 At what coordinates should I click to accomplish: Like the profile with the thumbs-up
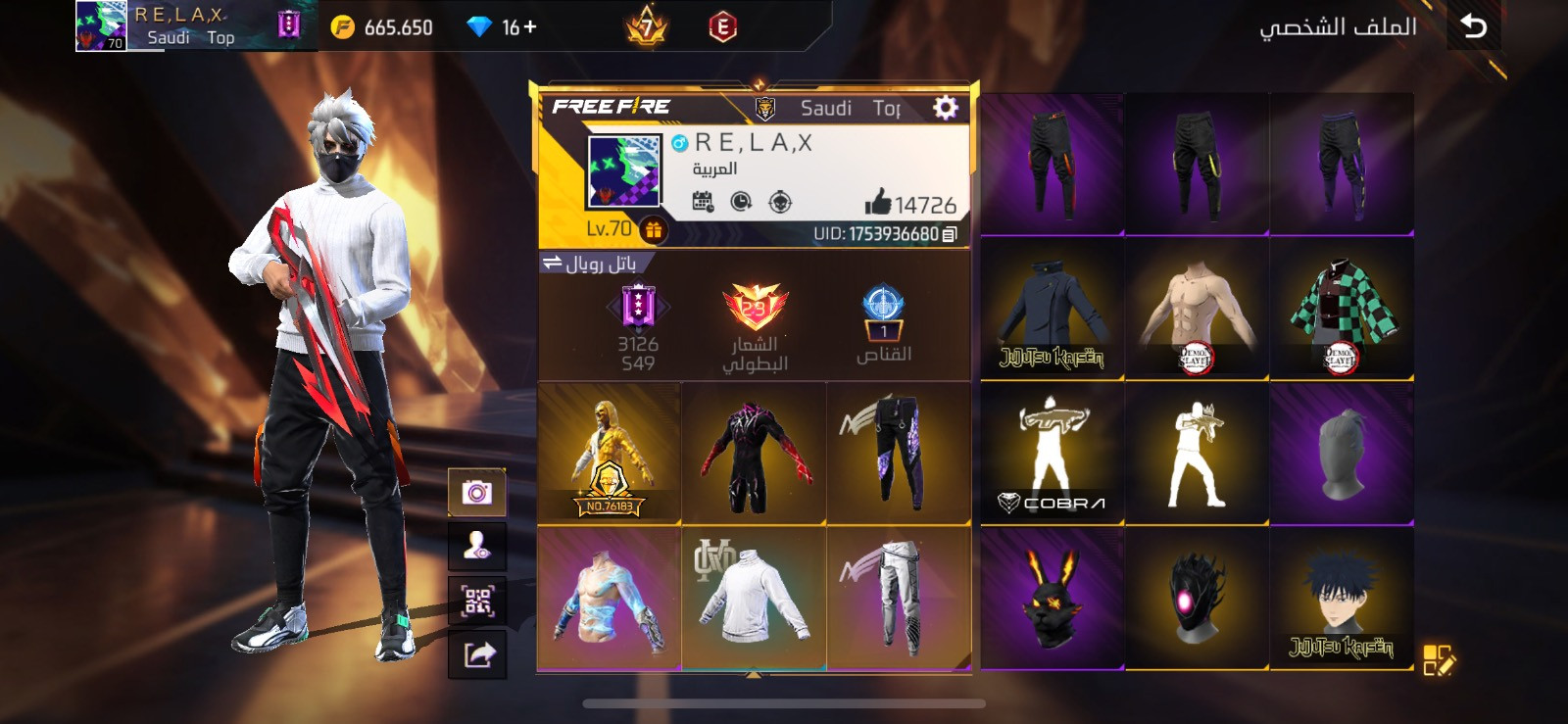tap(878, 202)
